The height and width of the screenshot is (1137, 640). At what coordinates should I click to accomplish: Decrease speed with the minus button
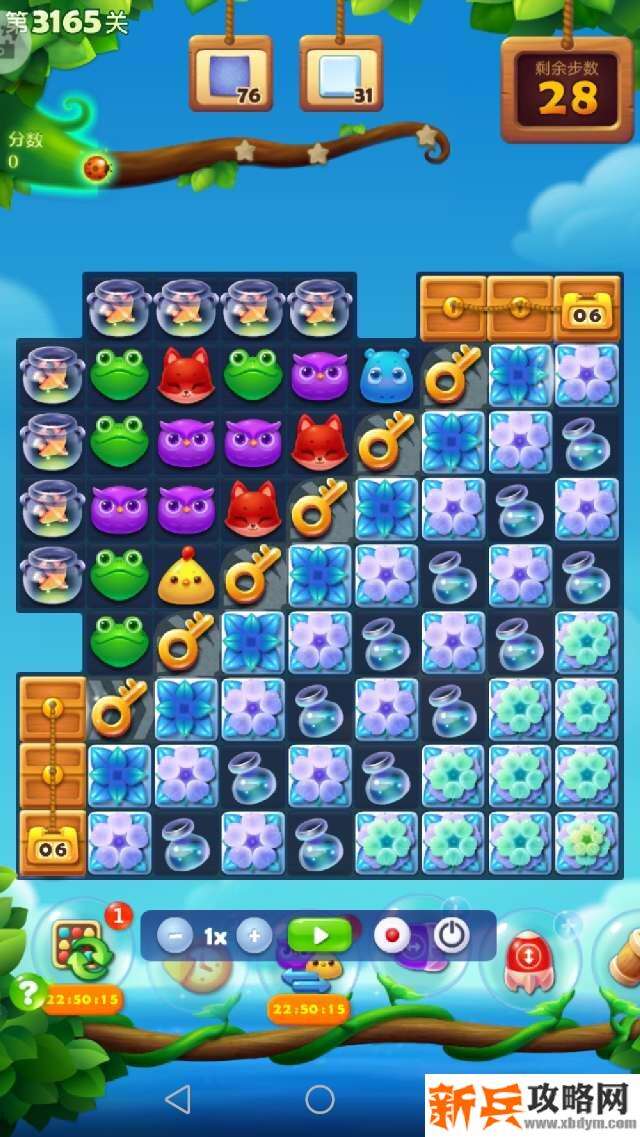[x=176, y=936]
